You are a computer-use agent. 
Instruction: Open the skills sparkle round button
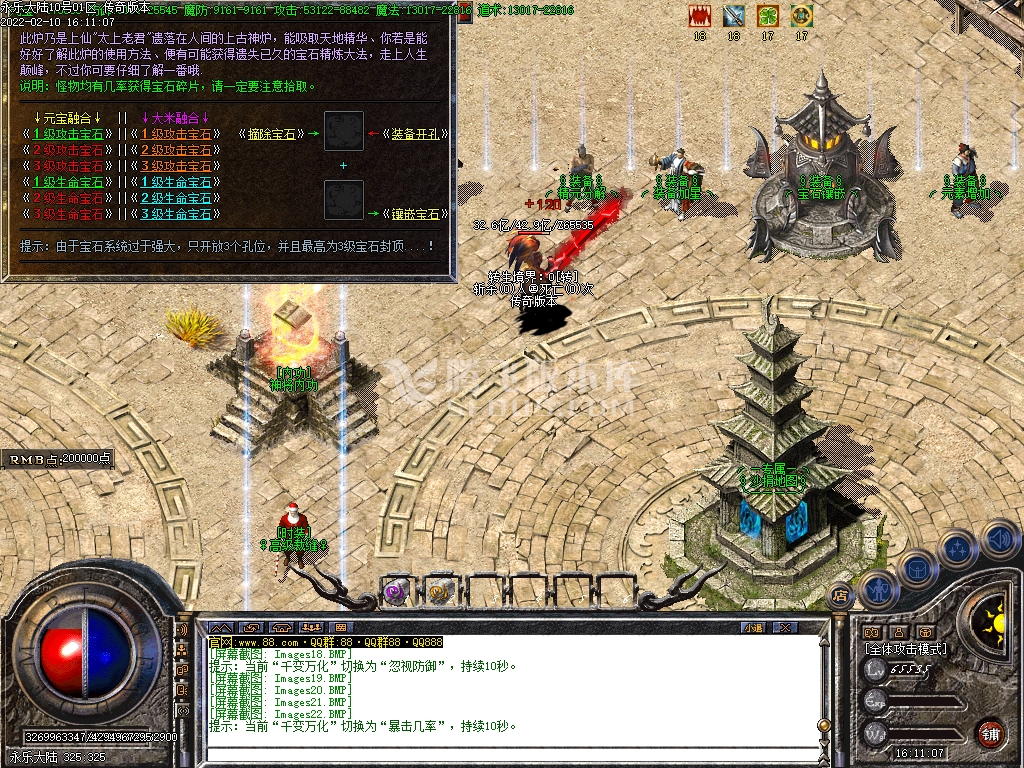957,548
